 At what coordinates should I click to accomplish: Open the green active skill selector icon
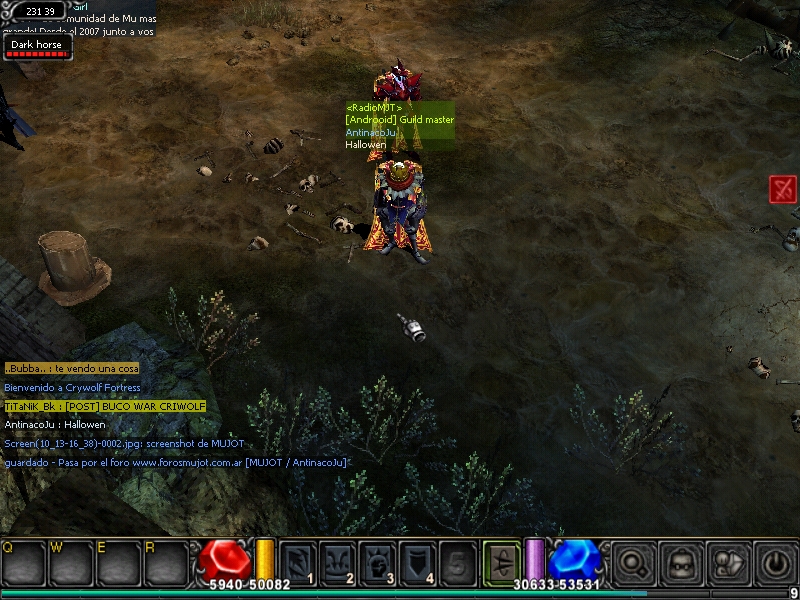pyautogui.click(x=501, y=561)
